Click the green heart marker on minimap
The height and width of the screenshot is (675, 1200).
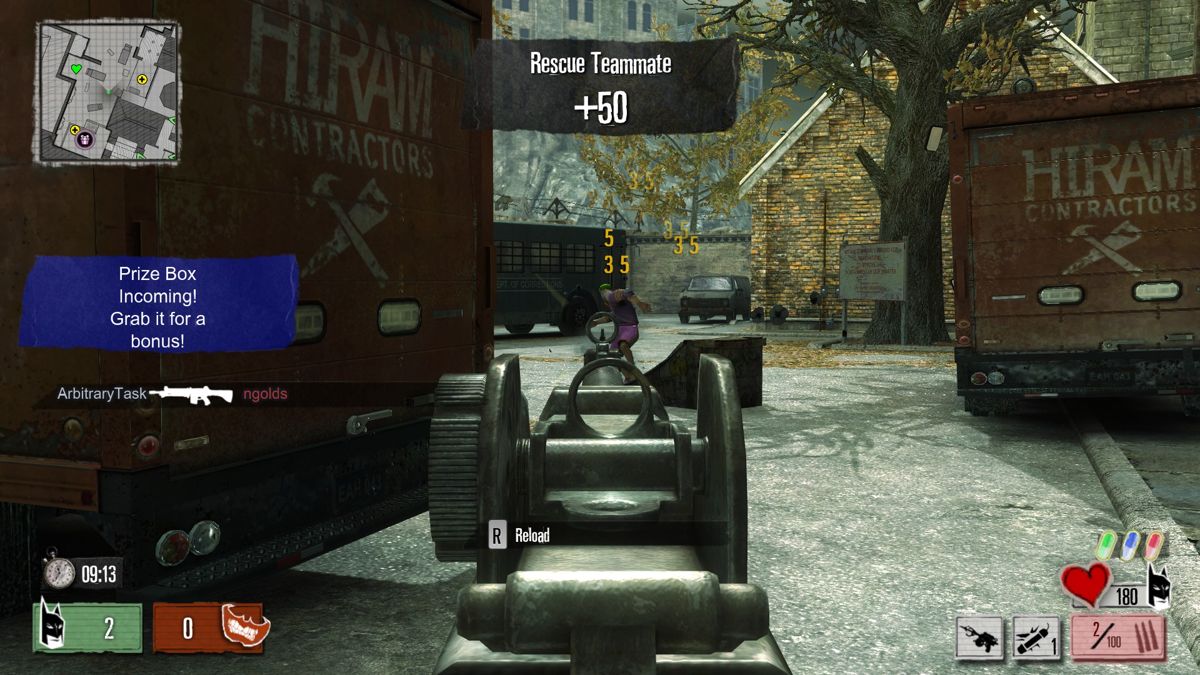coord(75,70)
